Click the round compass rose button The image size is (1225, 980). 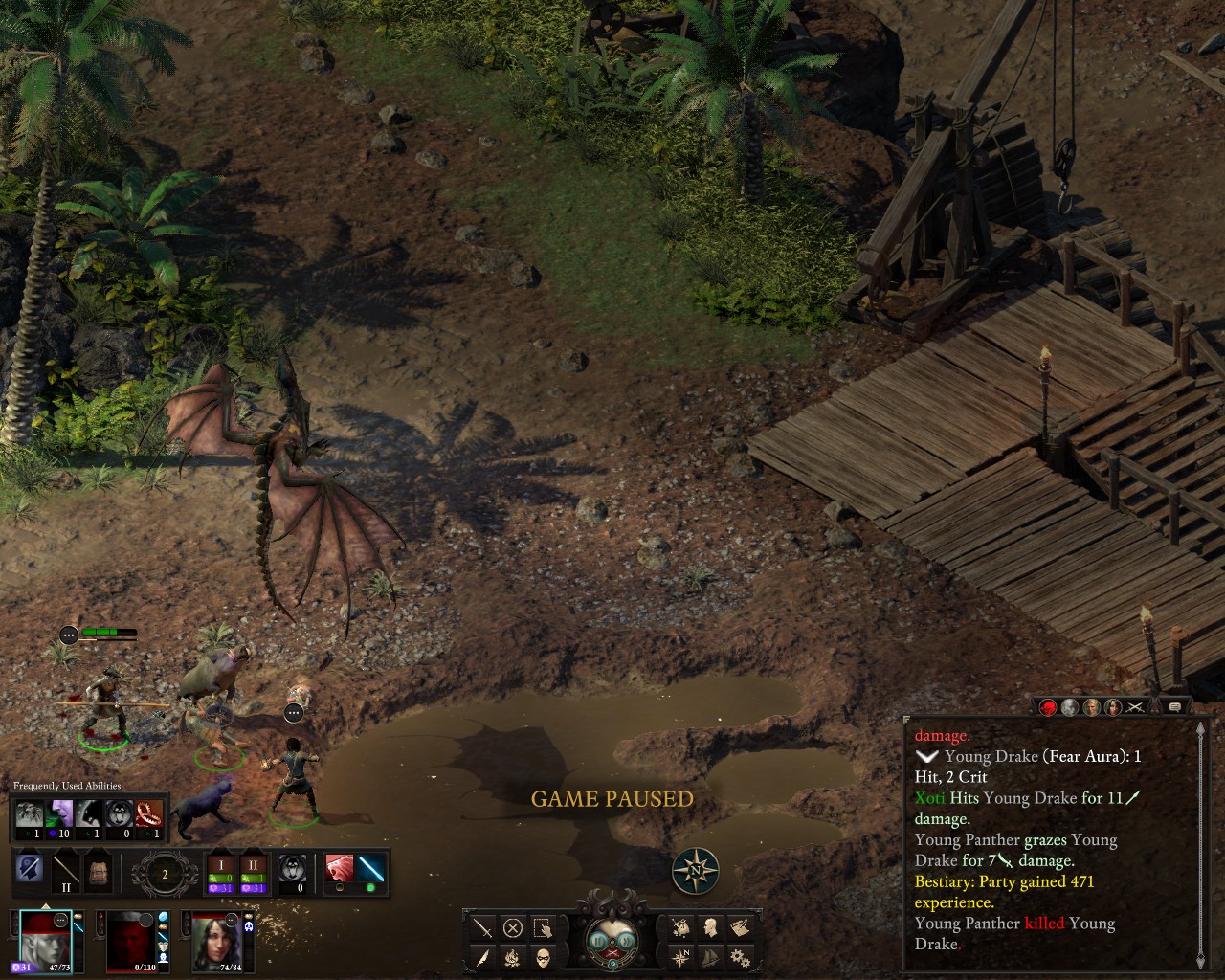pyautogui.click(x=696, y=871)
